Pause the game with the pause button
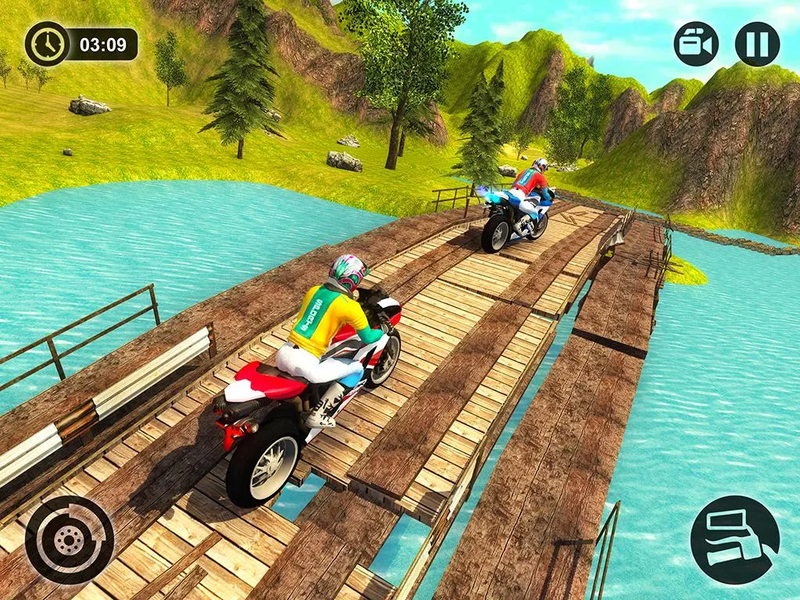Image resolution: width=800 pixels, height=600 pixels. tap(757, 44)
